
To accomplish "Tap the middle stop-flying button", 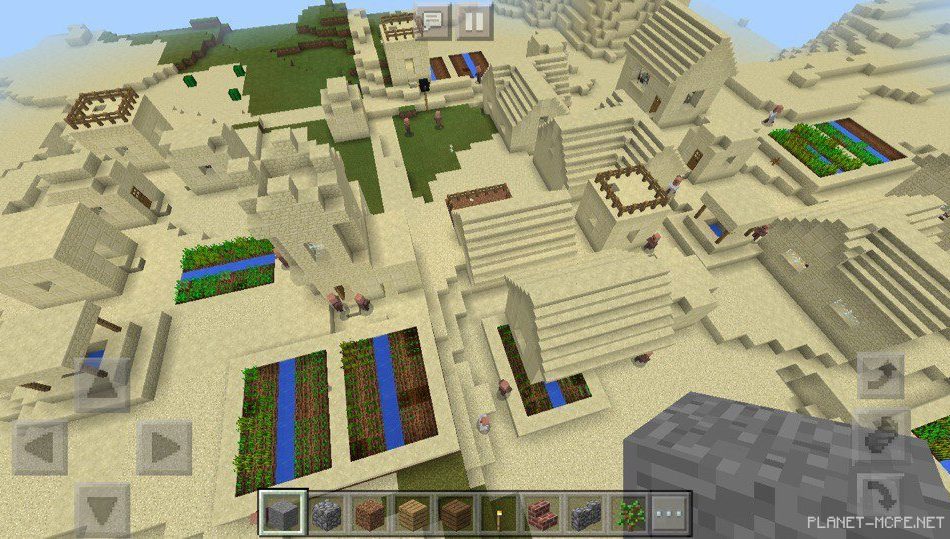I will [x=880, y=436].
